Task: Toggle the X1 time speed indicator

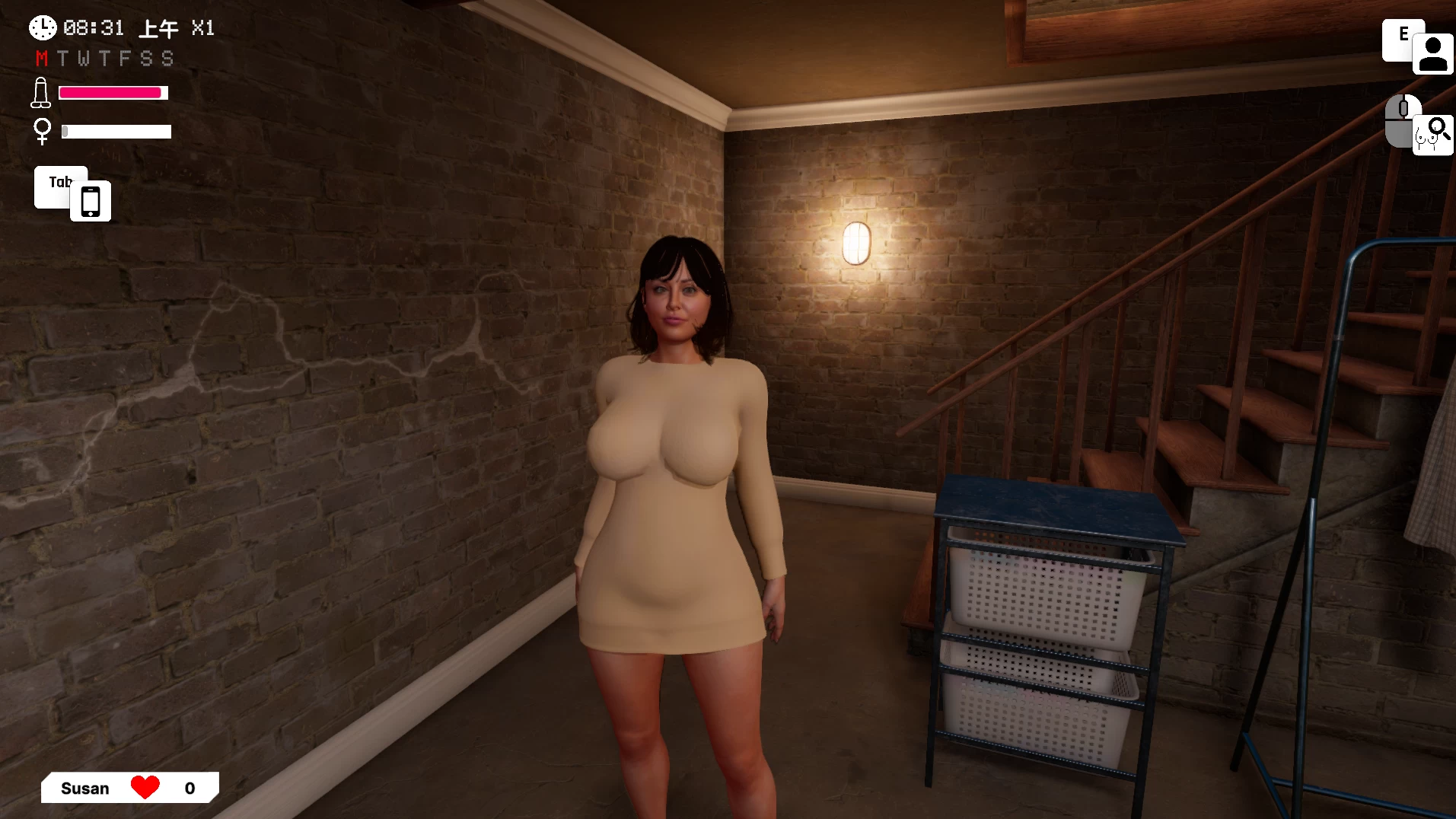Action: coord(202,28)
